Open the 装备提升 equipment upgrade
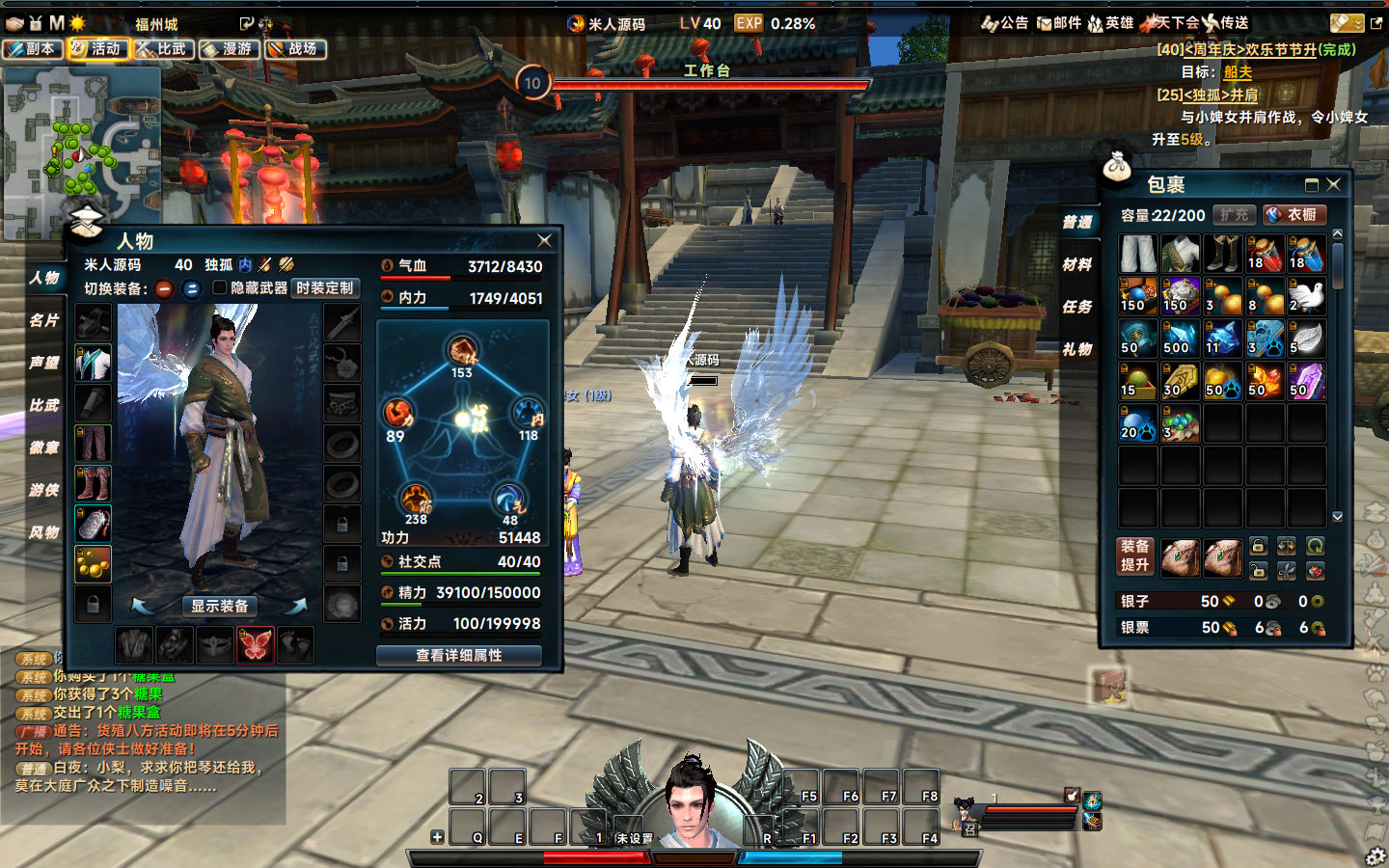Viewport: 1389px width, 868px height. click(x=1135, y=556)
